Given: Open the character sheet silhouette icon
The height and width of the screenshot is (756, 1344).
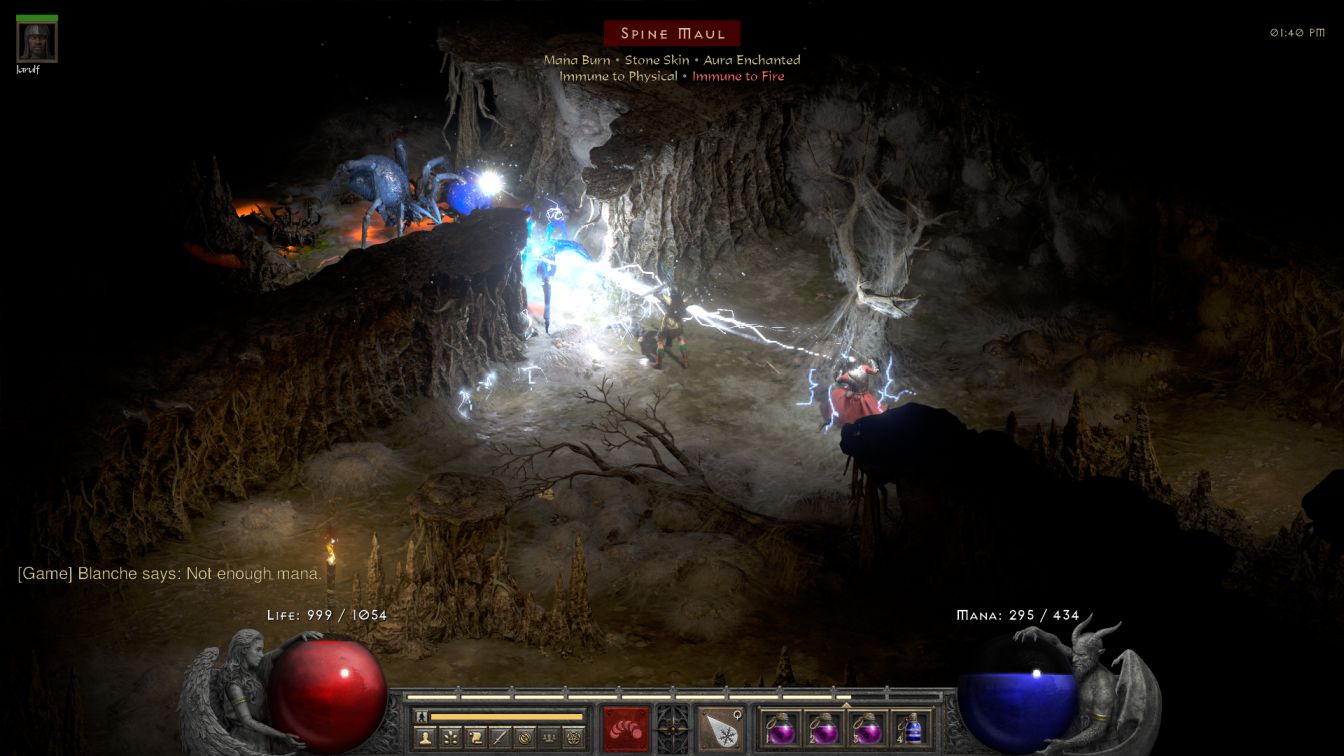Looking at the screenshot, I should coord(426,737).
